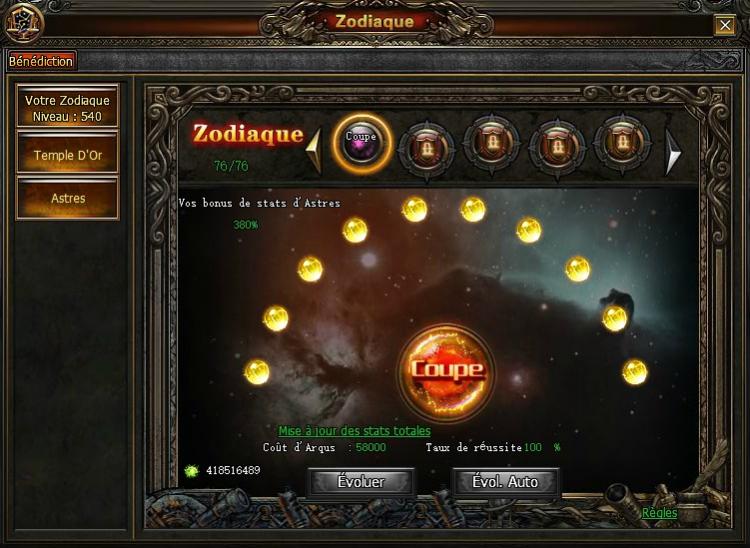Show next zodiac signs with right arrow
This screenshot has height=548, width=750.
(674, 152)
